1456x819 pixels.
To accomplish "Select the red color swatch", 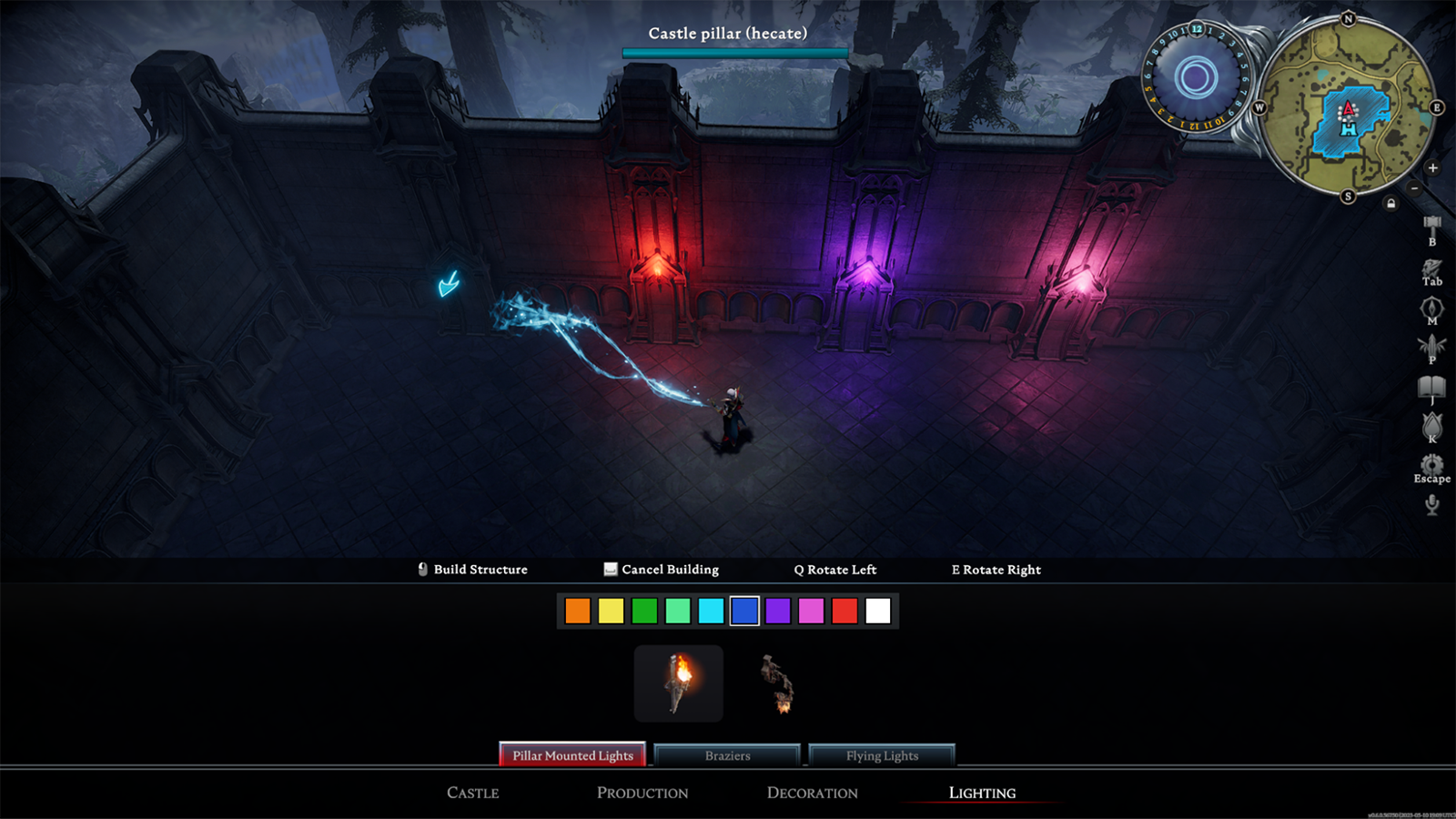I will click(844, 611).
